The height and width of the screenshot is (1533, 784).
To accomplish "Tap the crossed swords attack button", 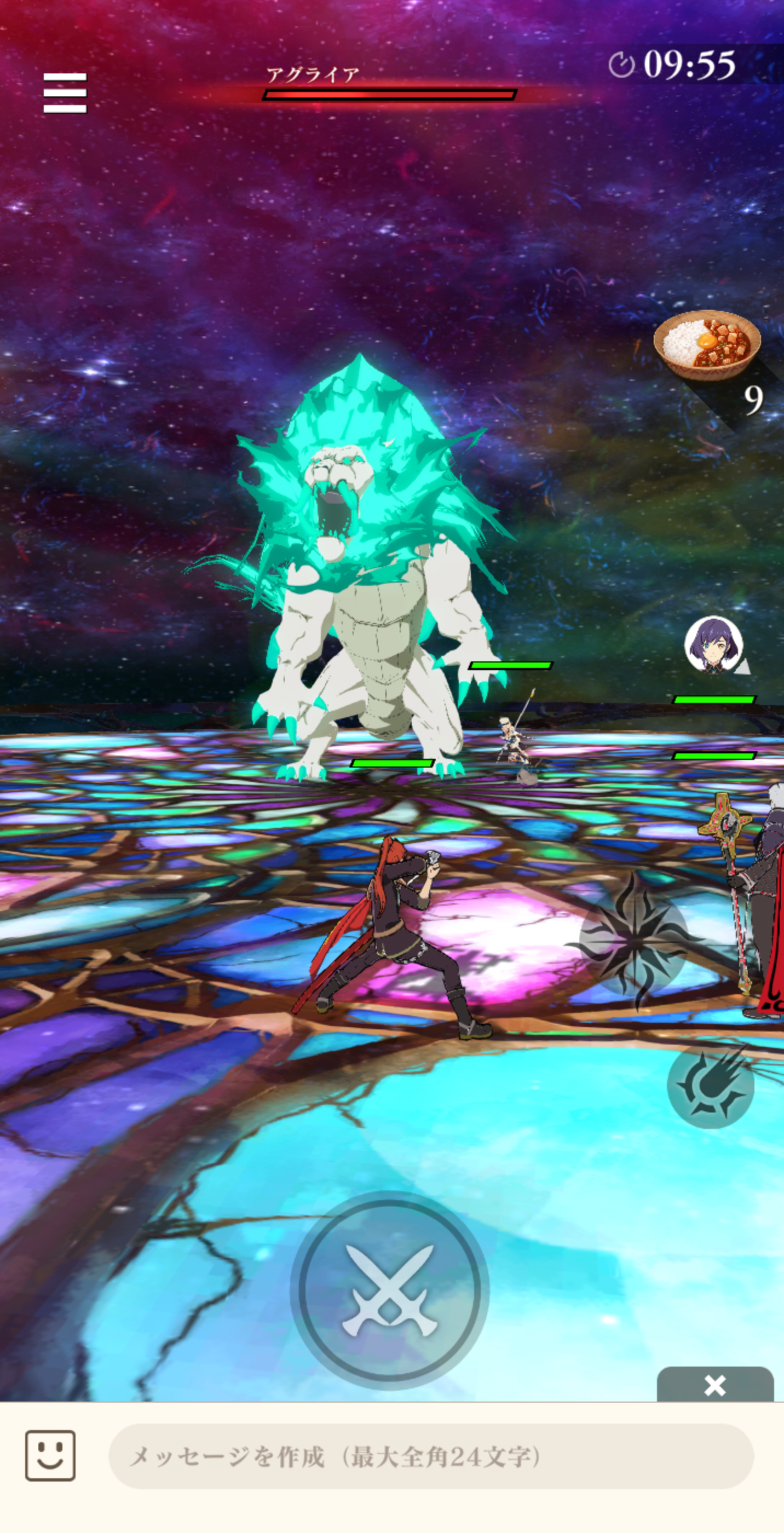I will (x=389, y=1289).
